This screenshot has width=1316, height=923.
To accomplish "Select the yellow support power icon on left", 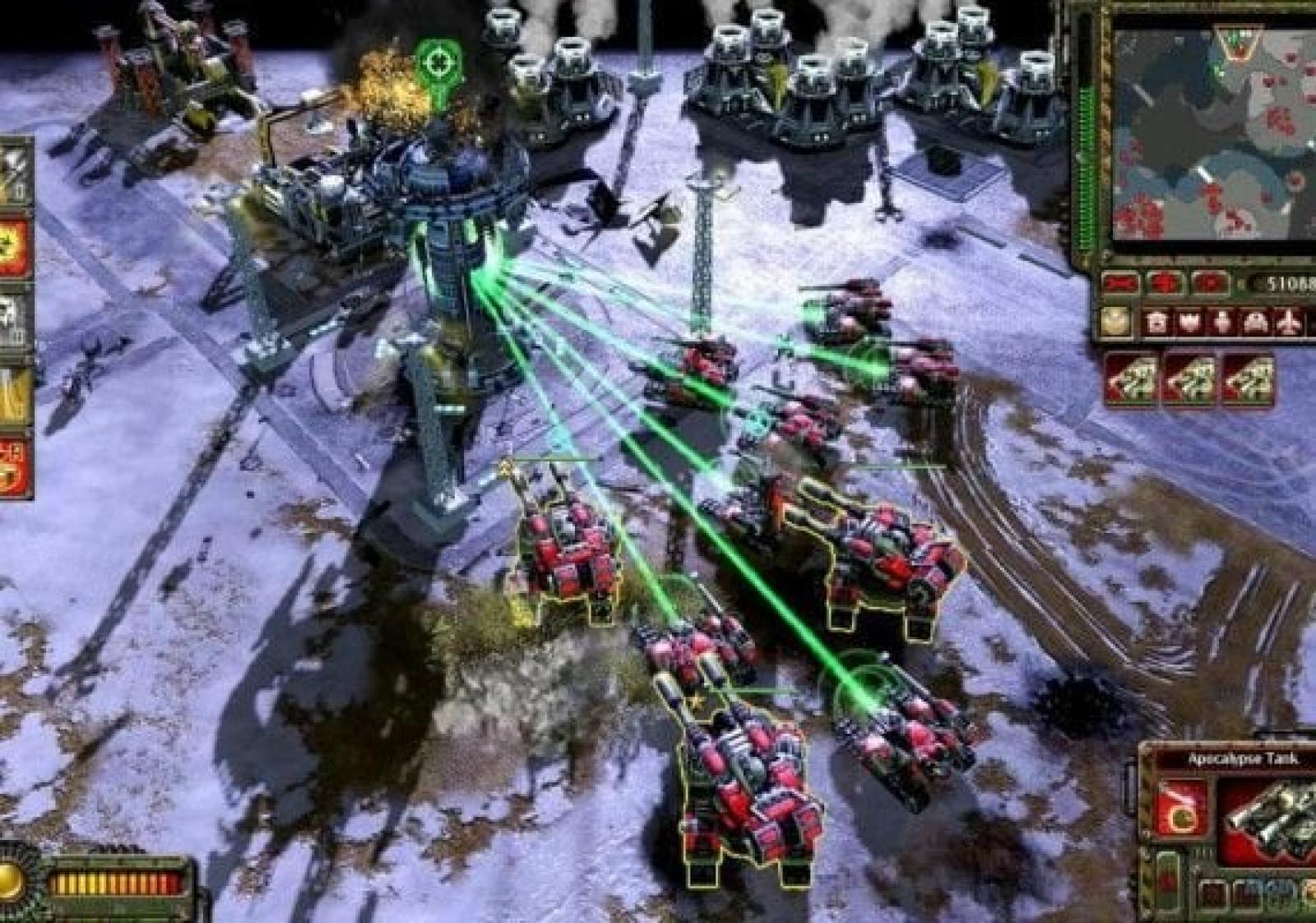I will coord(15,397).
